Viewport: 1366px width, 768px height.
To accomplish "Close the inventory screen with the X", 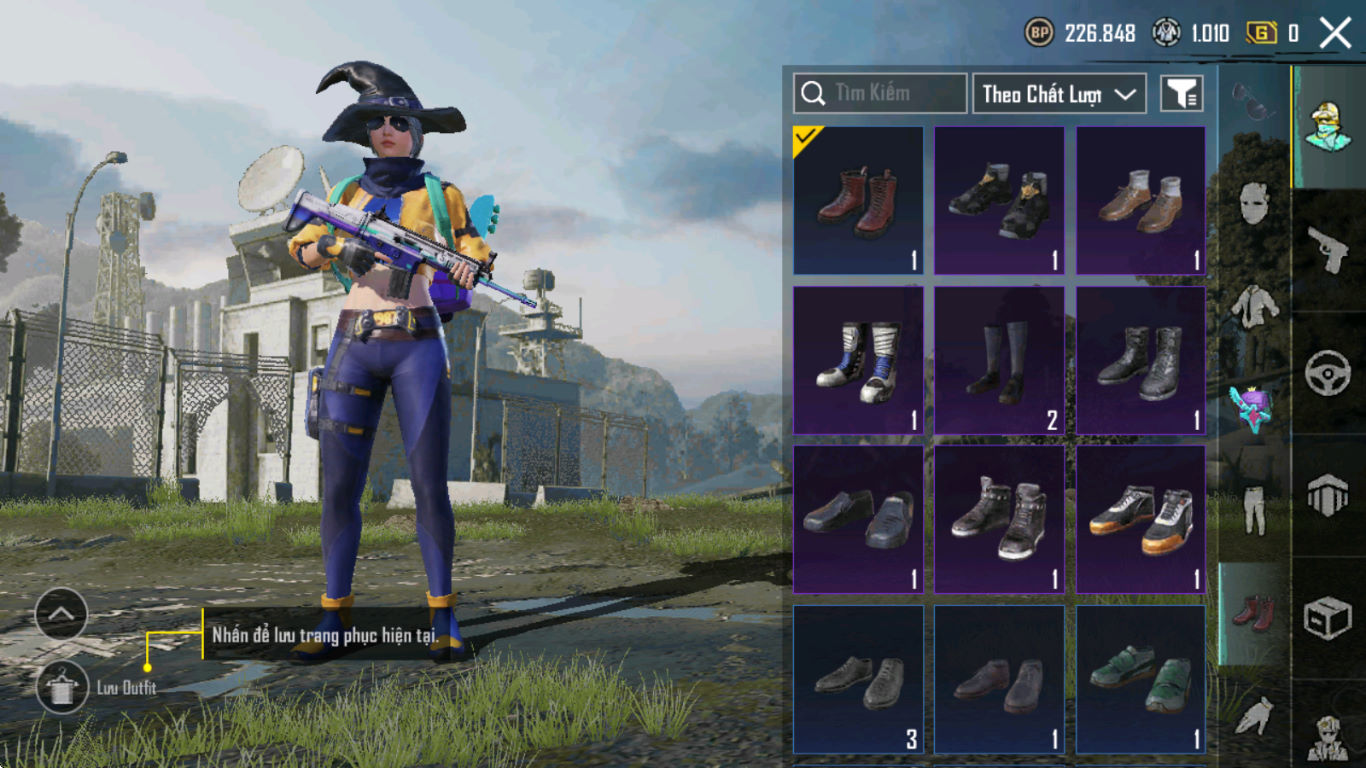I will (x=1335, y=33).
